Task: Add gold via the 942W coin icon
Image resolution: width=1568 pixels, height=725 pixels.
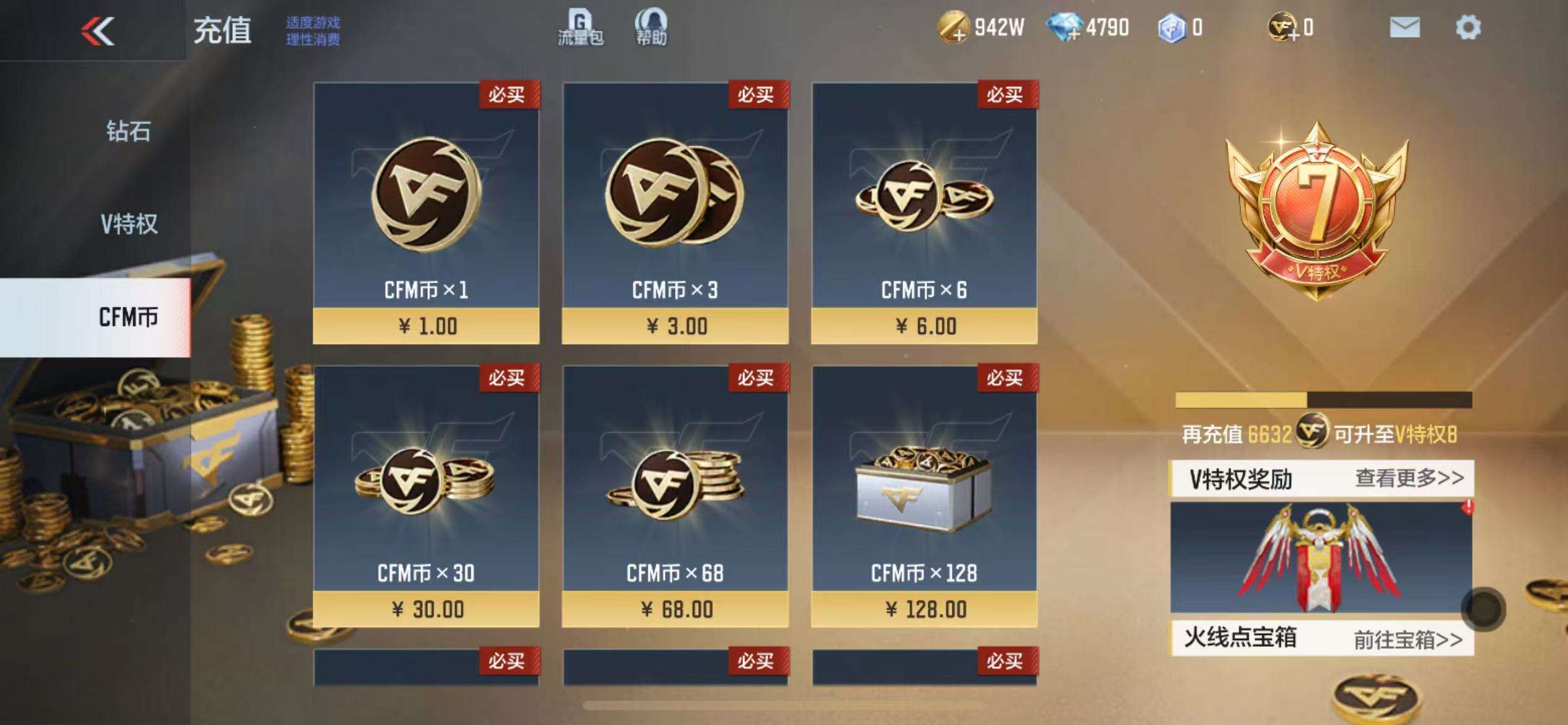Action: pyautogui.click(x=953, y=28)
